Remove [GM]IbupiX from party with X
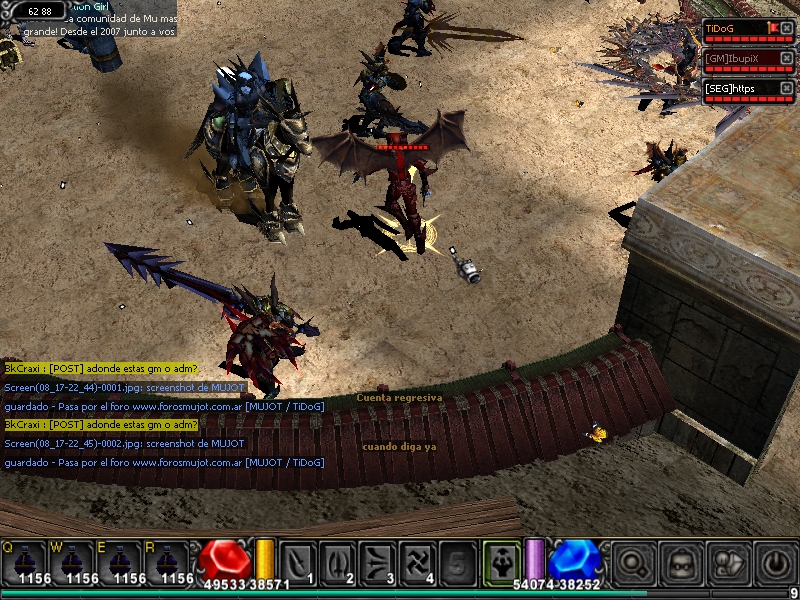This screenshot has width=800, height=600. 788,59
